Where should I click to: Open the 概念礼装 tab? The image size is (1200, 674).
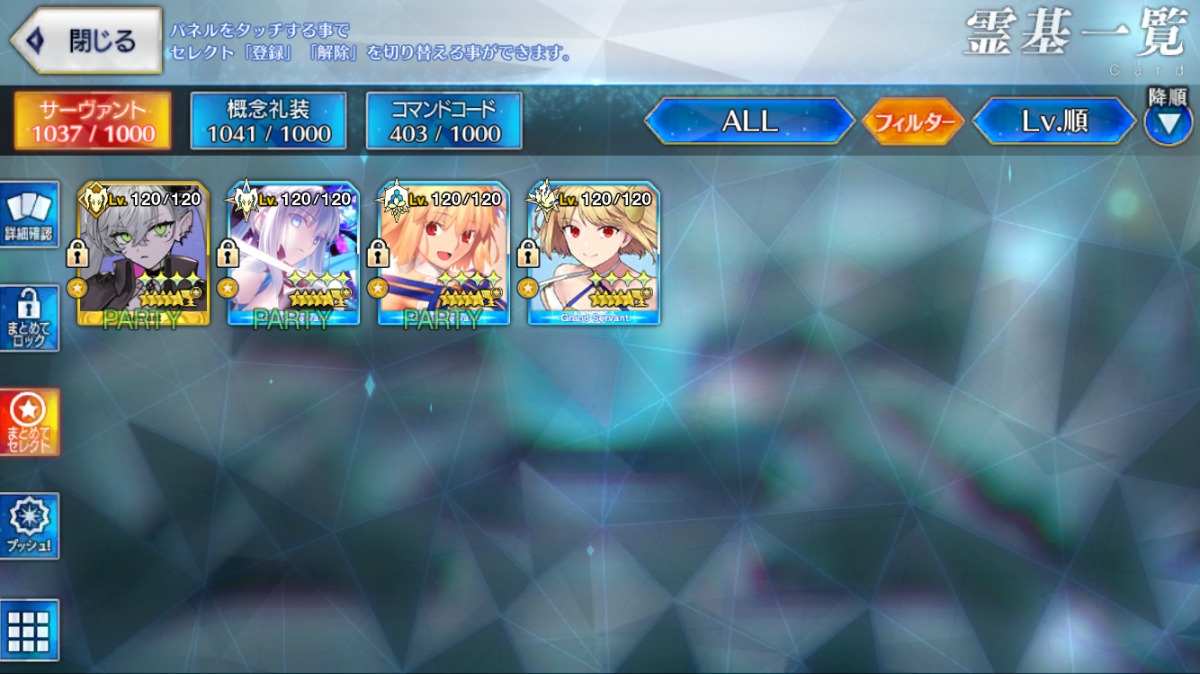click(x=268, y=121)
